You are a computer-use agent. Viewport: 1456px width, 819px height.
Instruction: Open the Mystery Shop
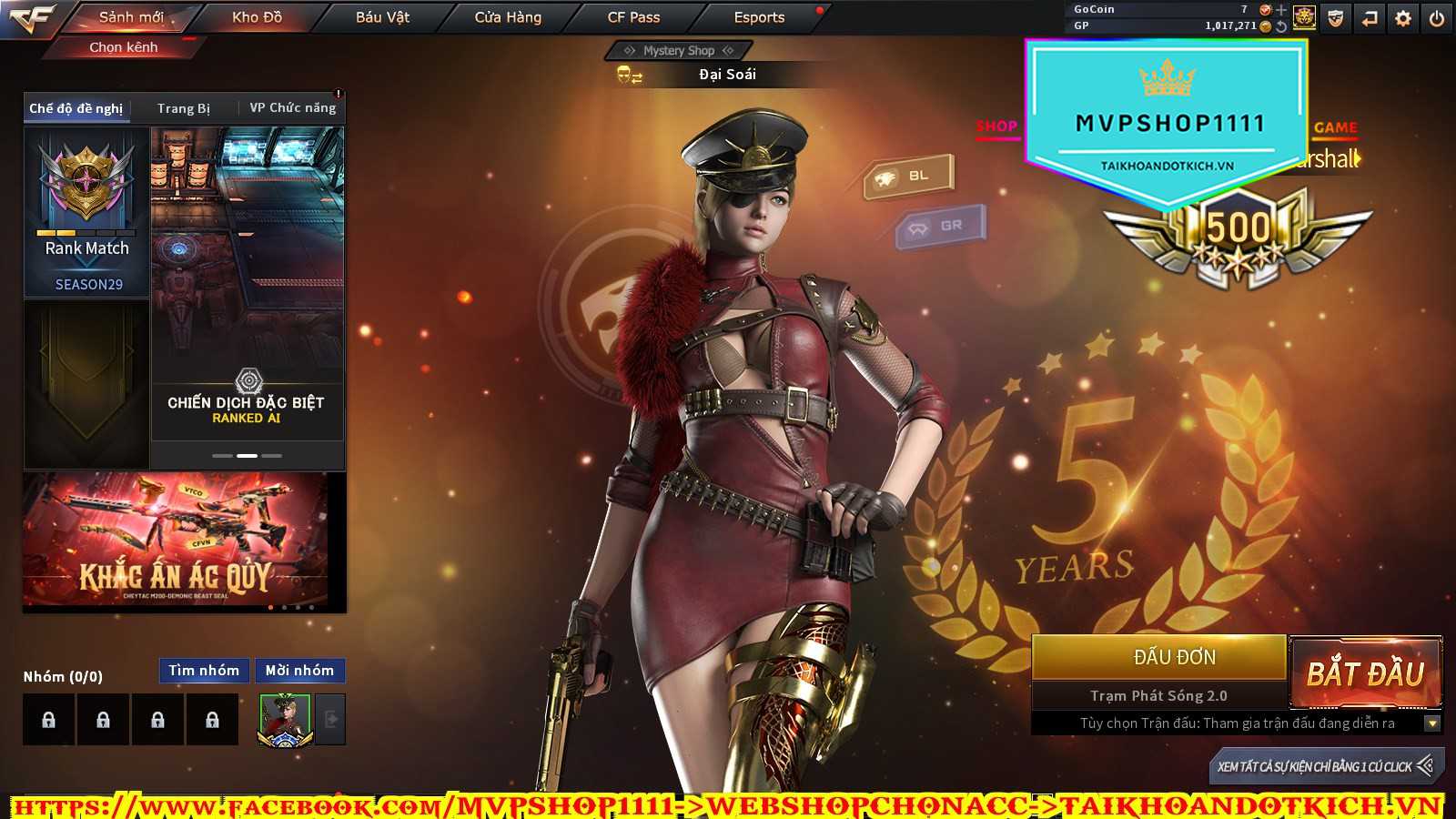(x=679, y=51)
